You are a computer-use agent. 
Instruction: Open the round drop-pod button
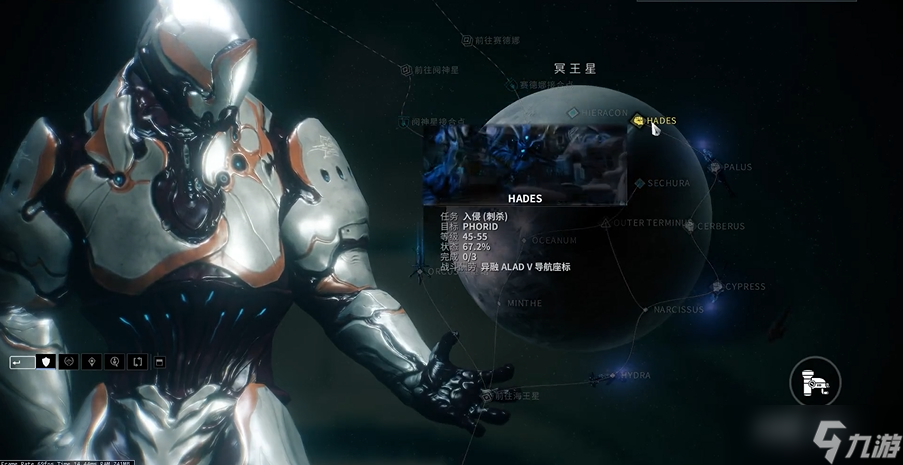click(815, 381)
